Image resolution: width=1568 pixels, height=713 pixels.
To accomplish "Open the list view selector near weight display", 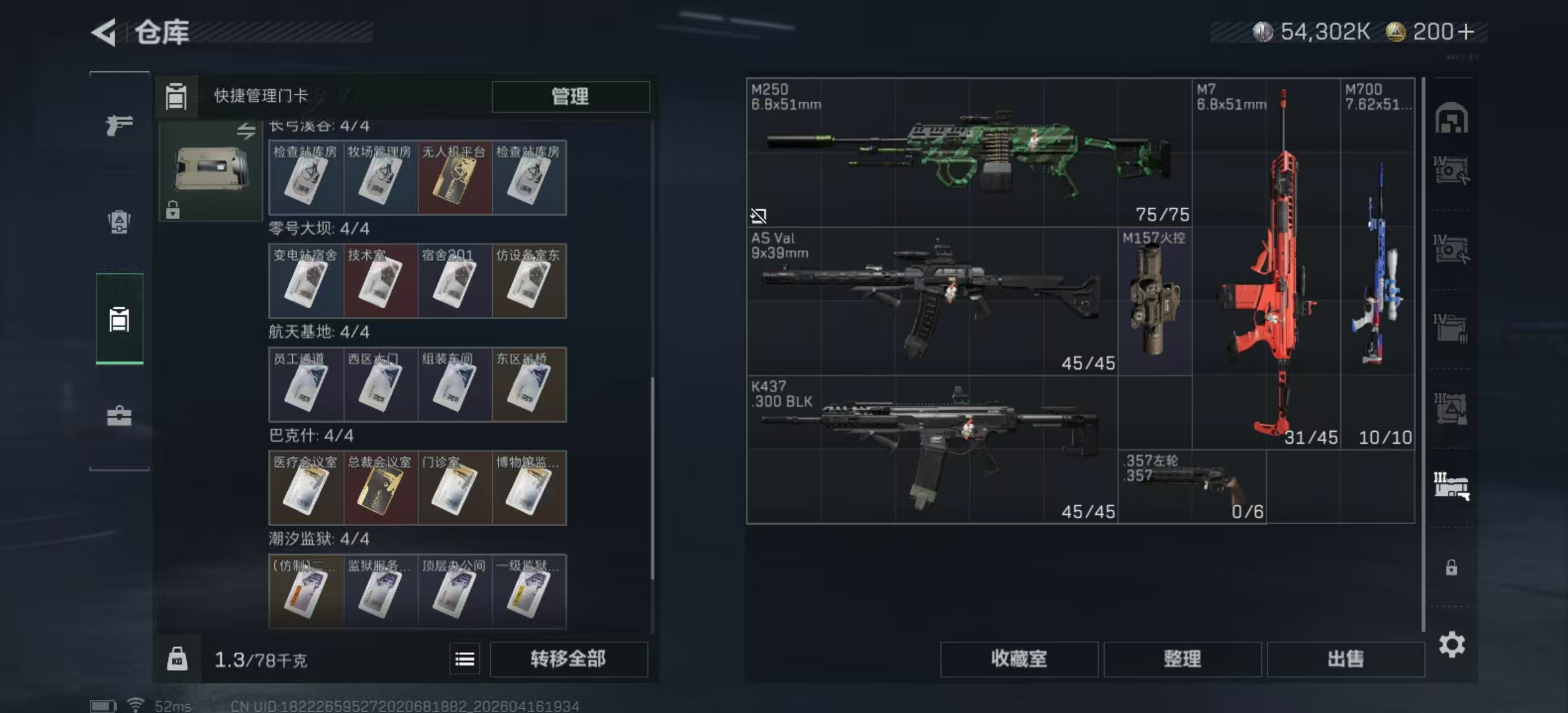I will coord(465,659).
